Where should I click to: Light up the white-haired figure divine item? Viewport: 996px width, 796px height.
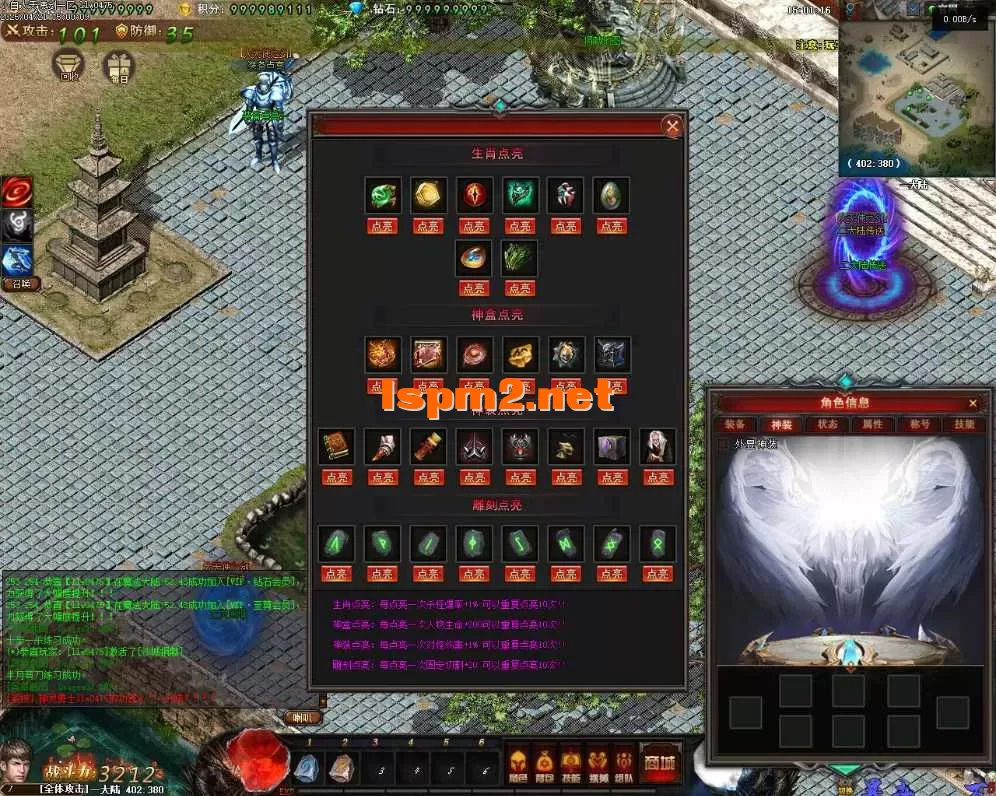tap(657, 477)
